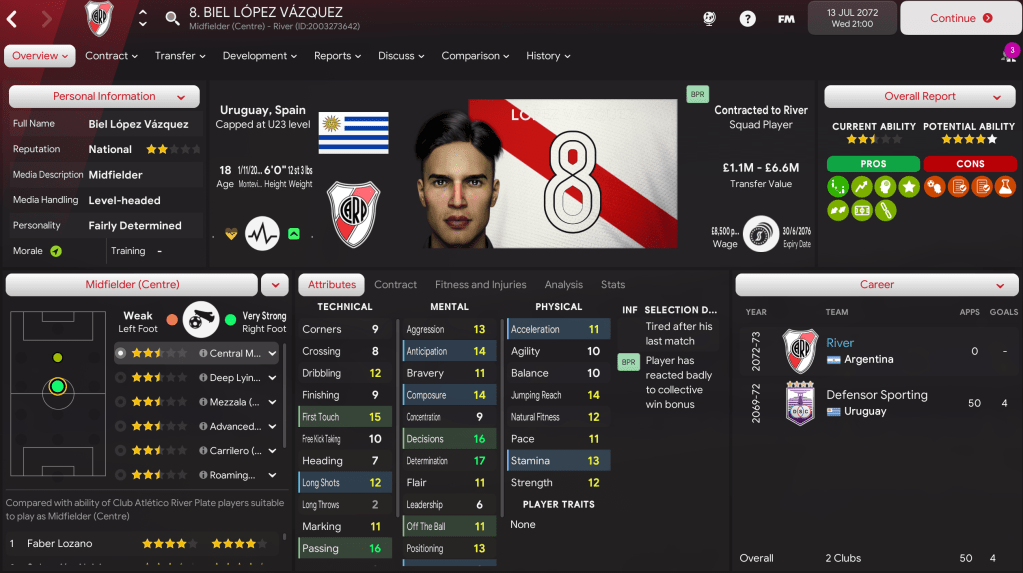Screen dimensions: 1023x573
Task: Switch to the Analysis tab
Action: tap(564, 285)
